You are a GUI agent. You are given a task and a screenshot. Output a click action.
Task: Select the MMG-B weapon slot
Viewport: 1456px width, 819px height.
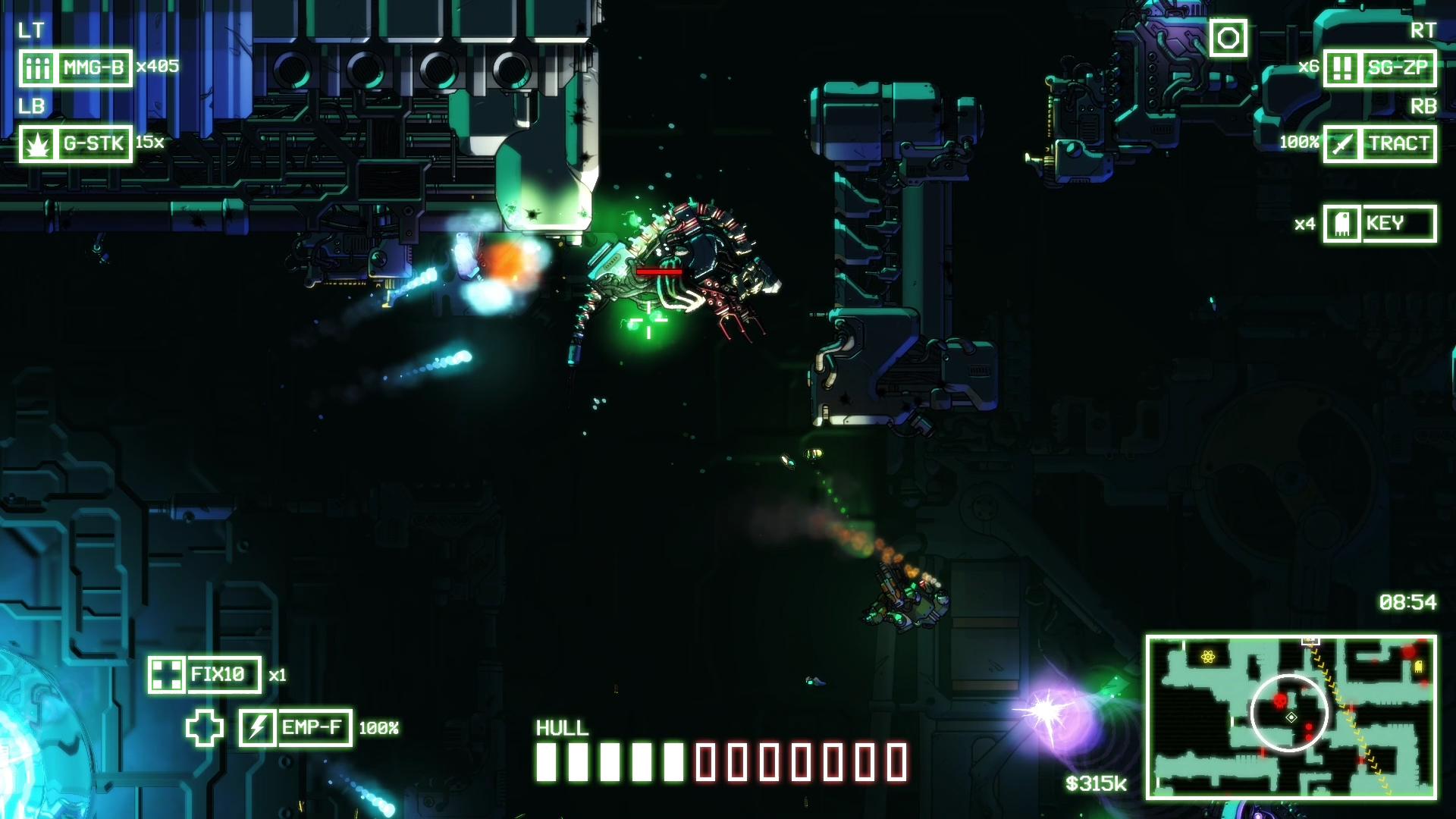tap(76, 68)
